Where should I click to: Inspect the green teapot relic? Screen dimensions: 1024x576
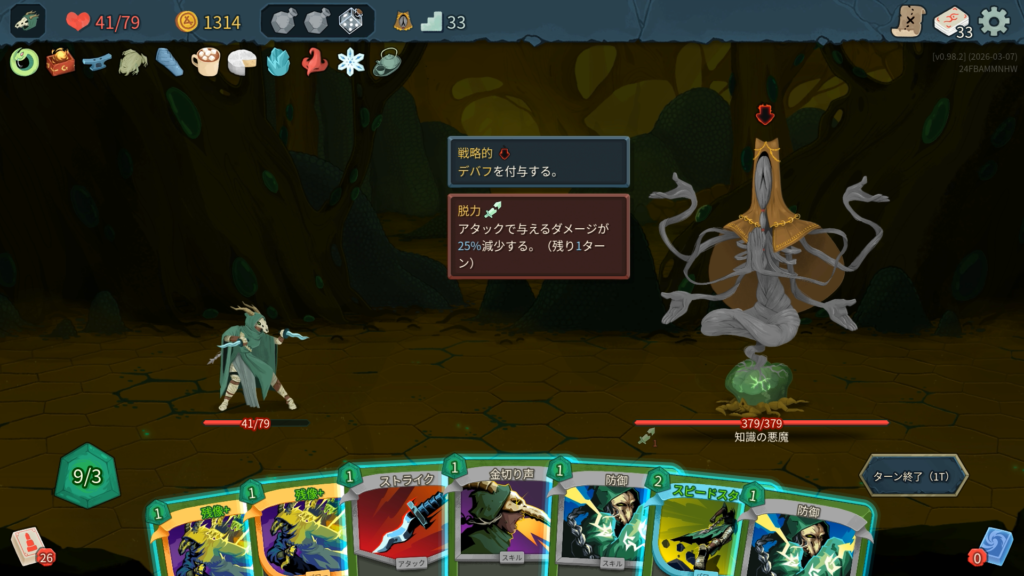387,62
